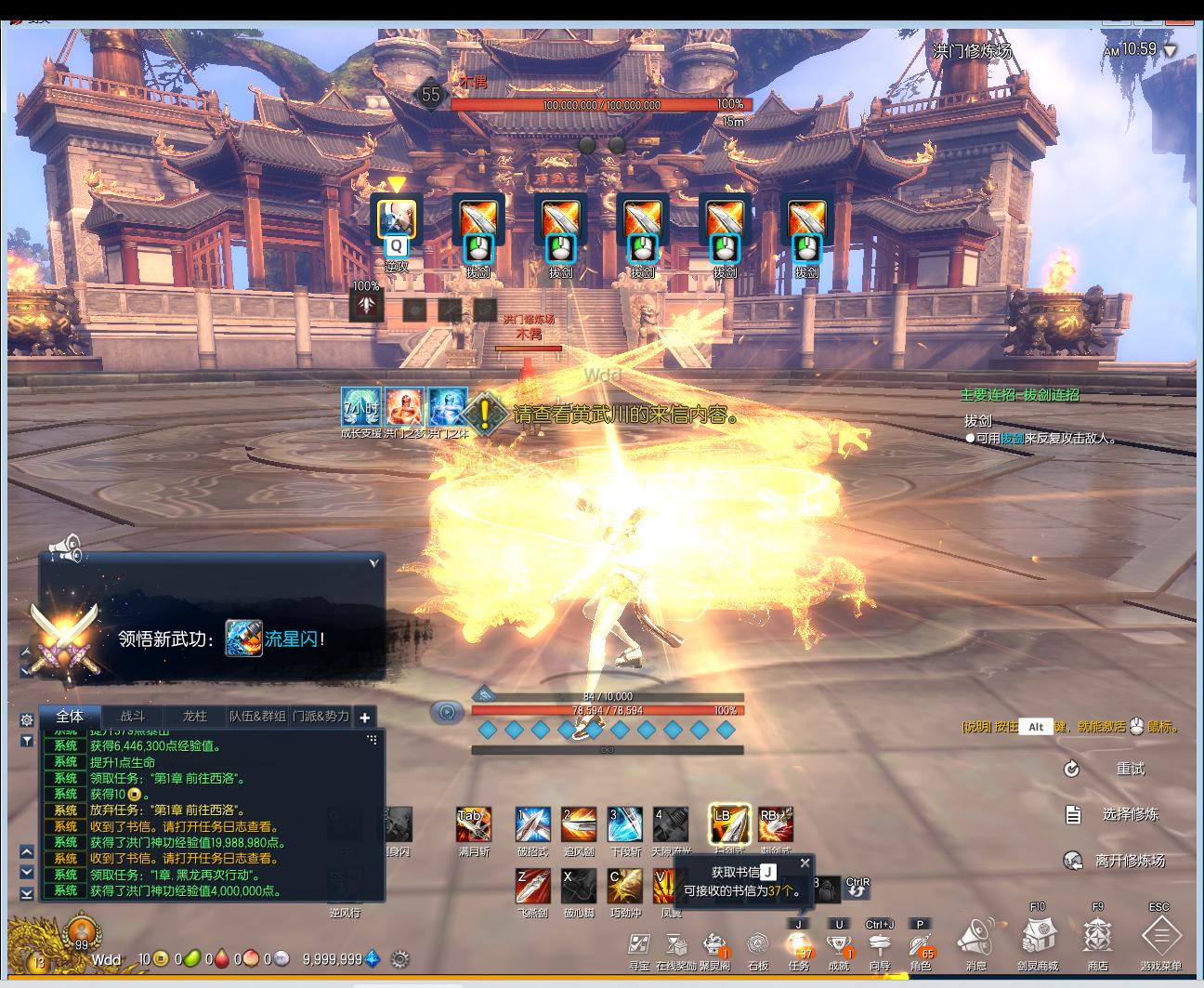Screen dimensions: 1204x988
Task: Open the 消息 messages megaphone
Action: (x=975, y=938)
